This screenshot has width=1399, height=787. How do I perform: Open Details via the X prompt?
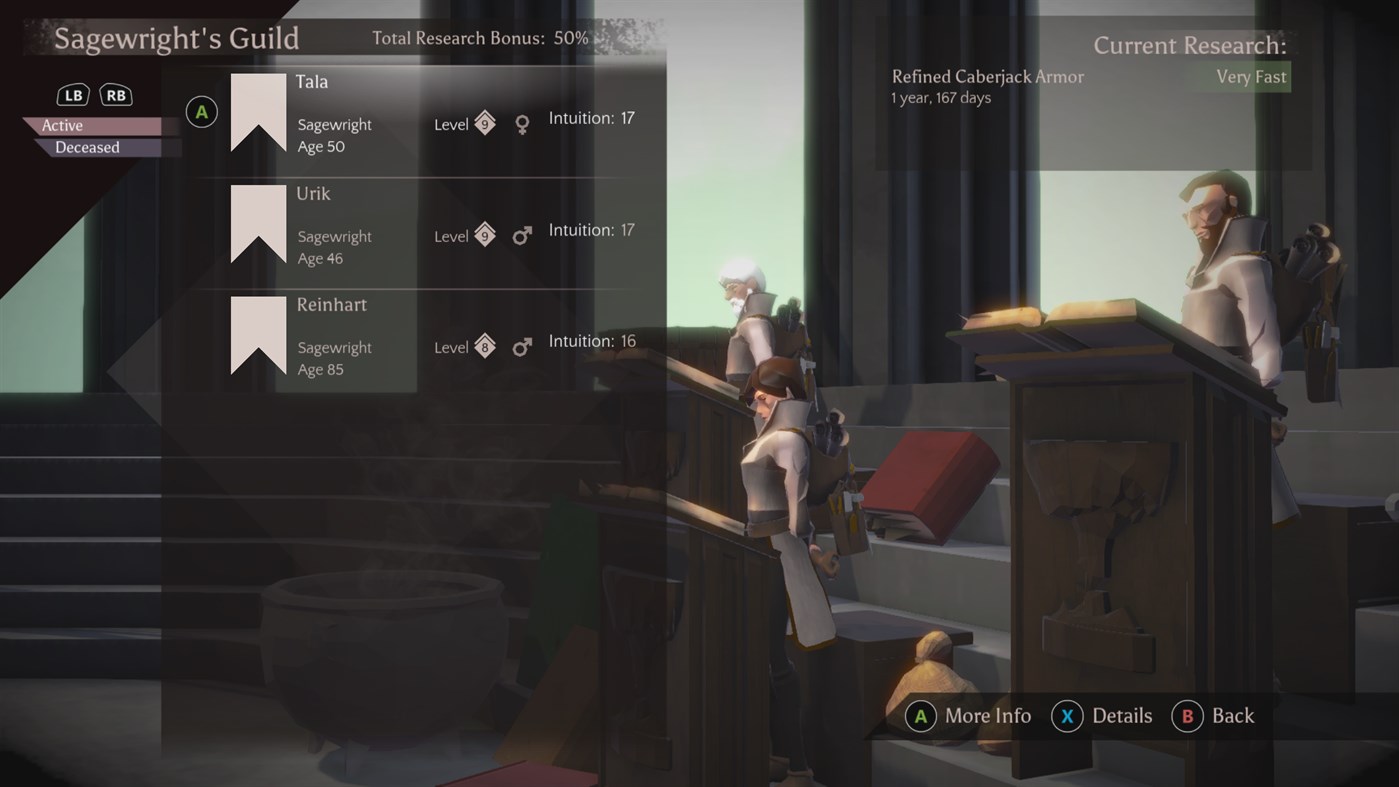(1067, 716)
